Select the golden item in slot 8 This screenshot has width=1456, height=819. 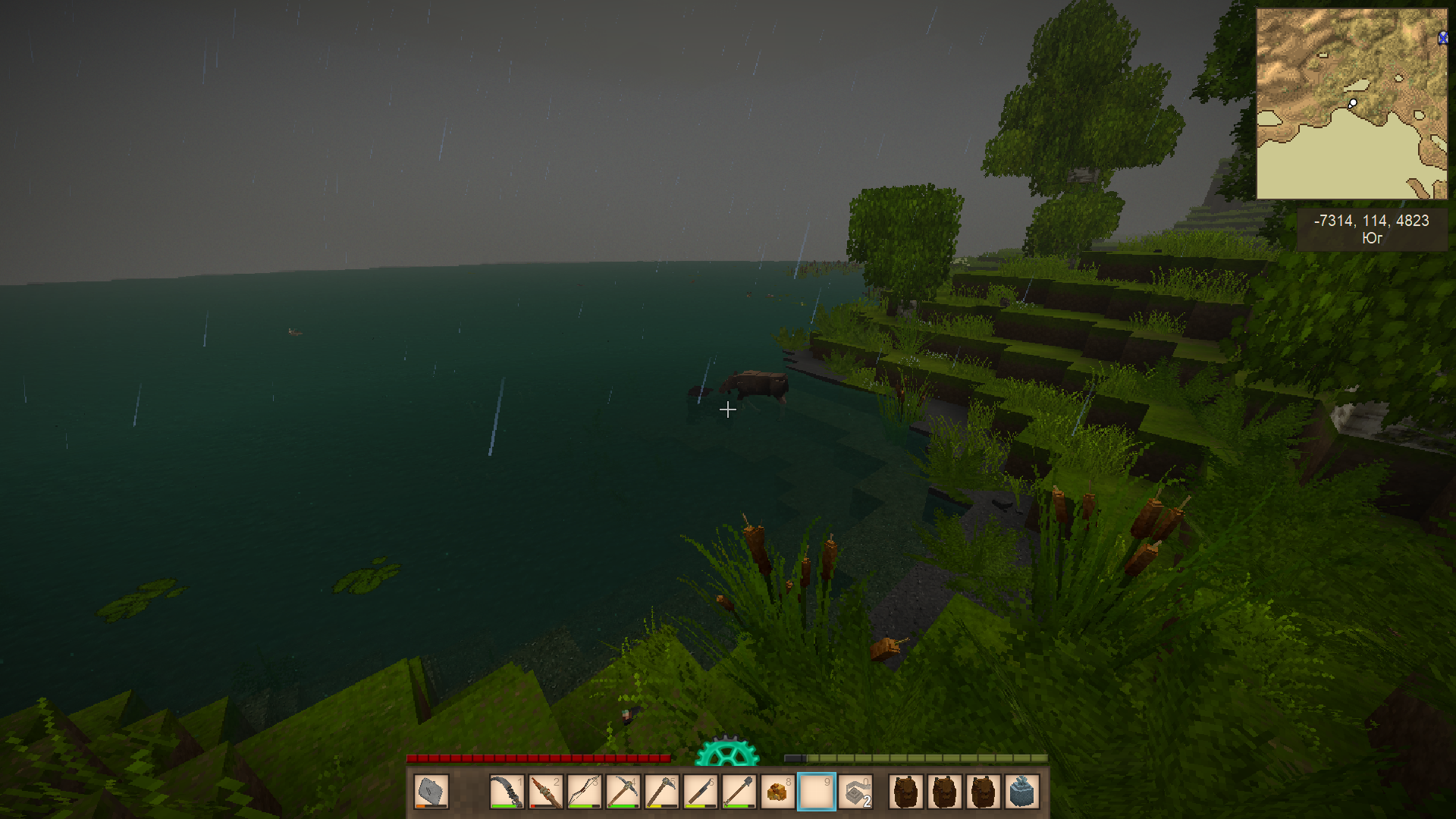[x=777, y=792]
